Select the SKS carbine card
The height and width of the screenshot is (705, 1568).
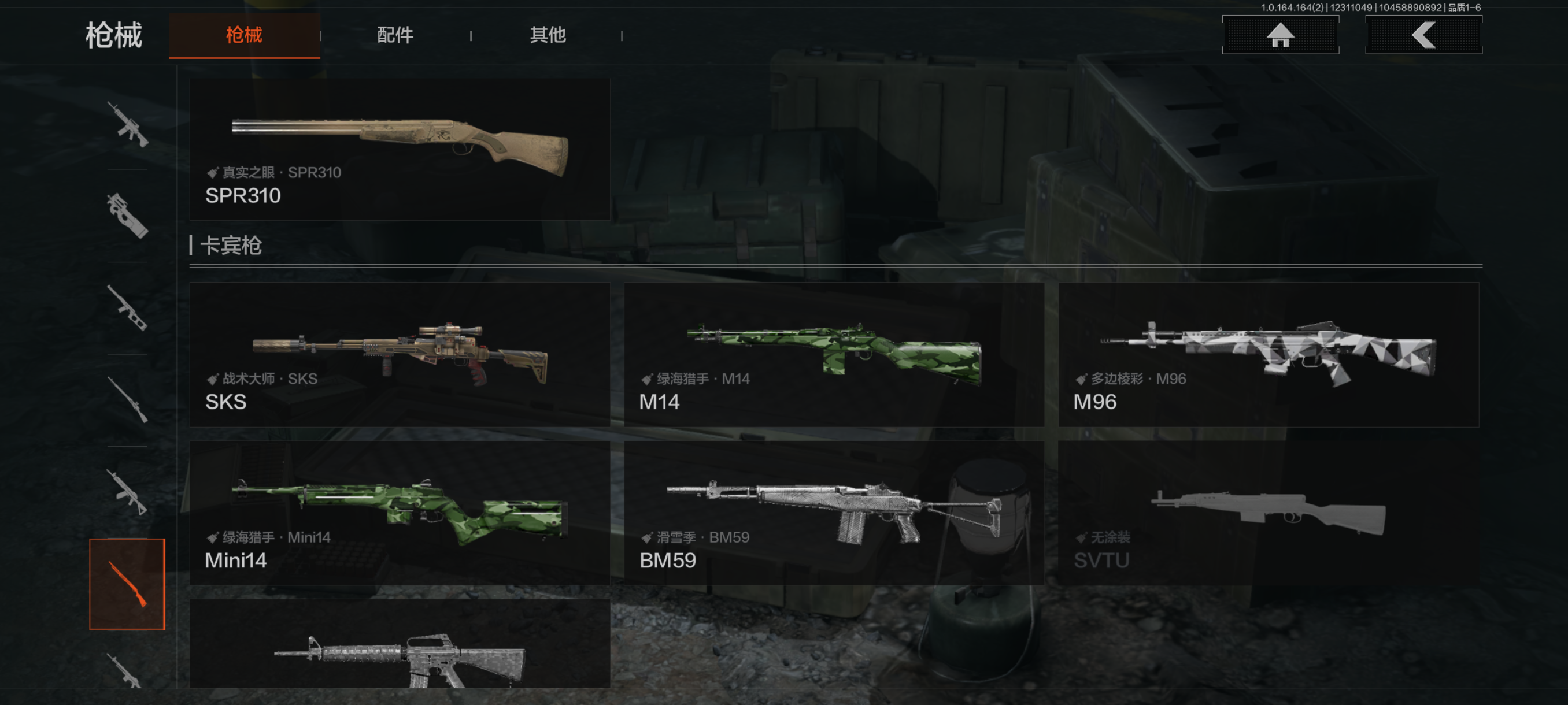[x=400, y=355]
